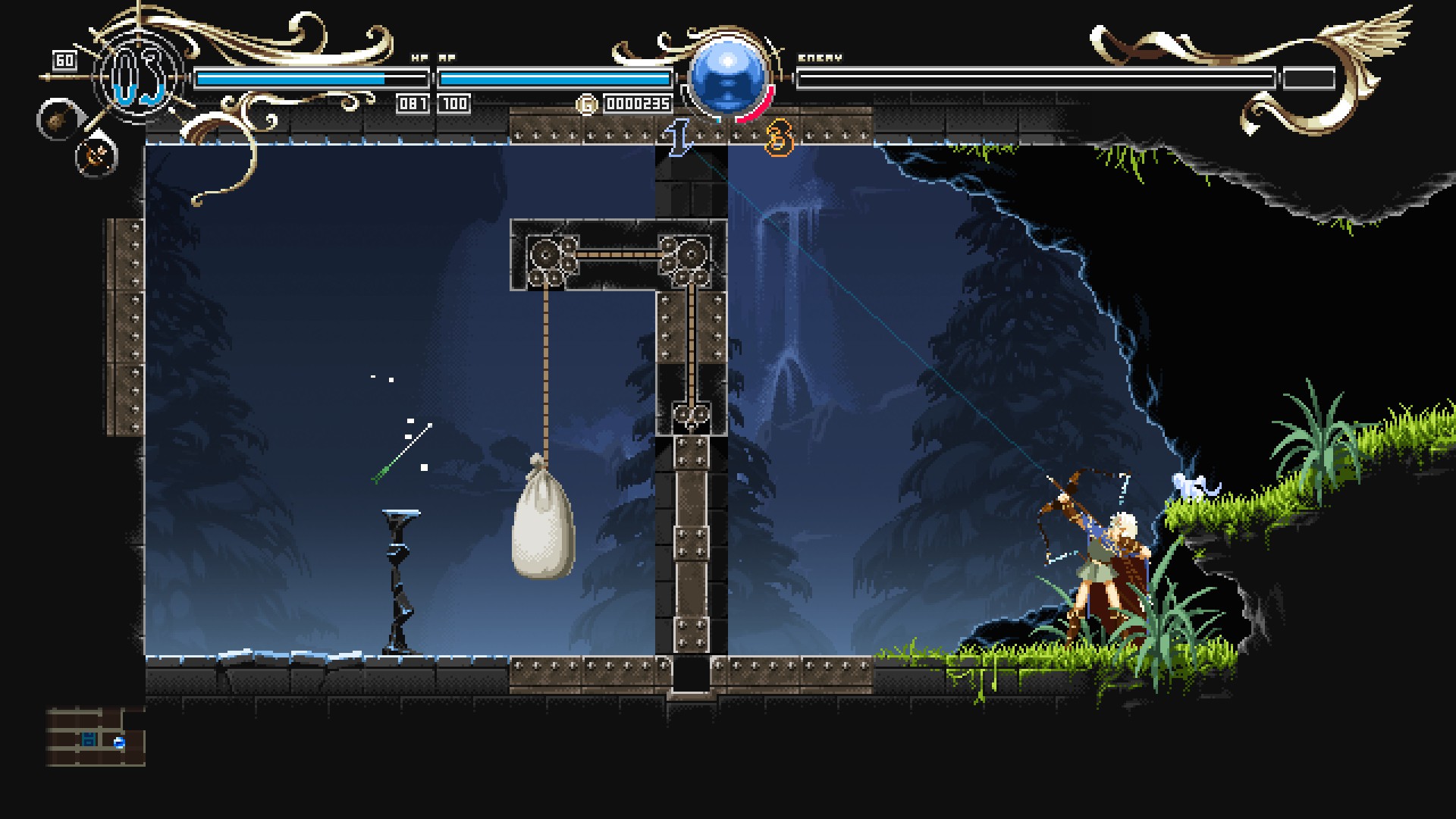Open the minimap
1456x819 pixels.
pyautogui.click(x=96, y=736)
